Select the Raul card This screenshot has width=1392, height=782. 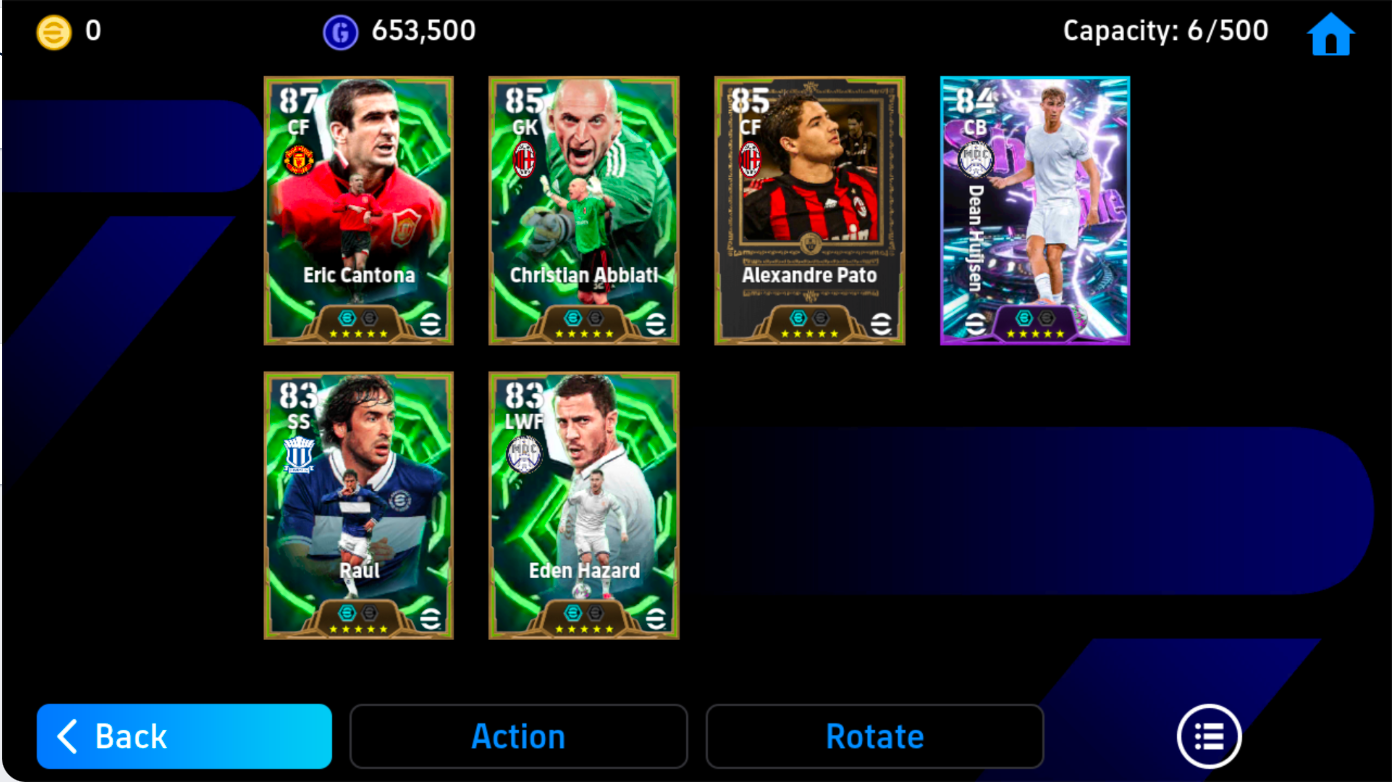(x=358, y=505)
